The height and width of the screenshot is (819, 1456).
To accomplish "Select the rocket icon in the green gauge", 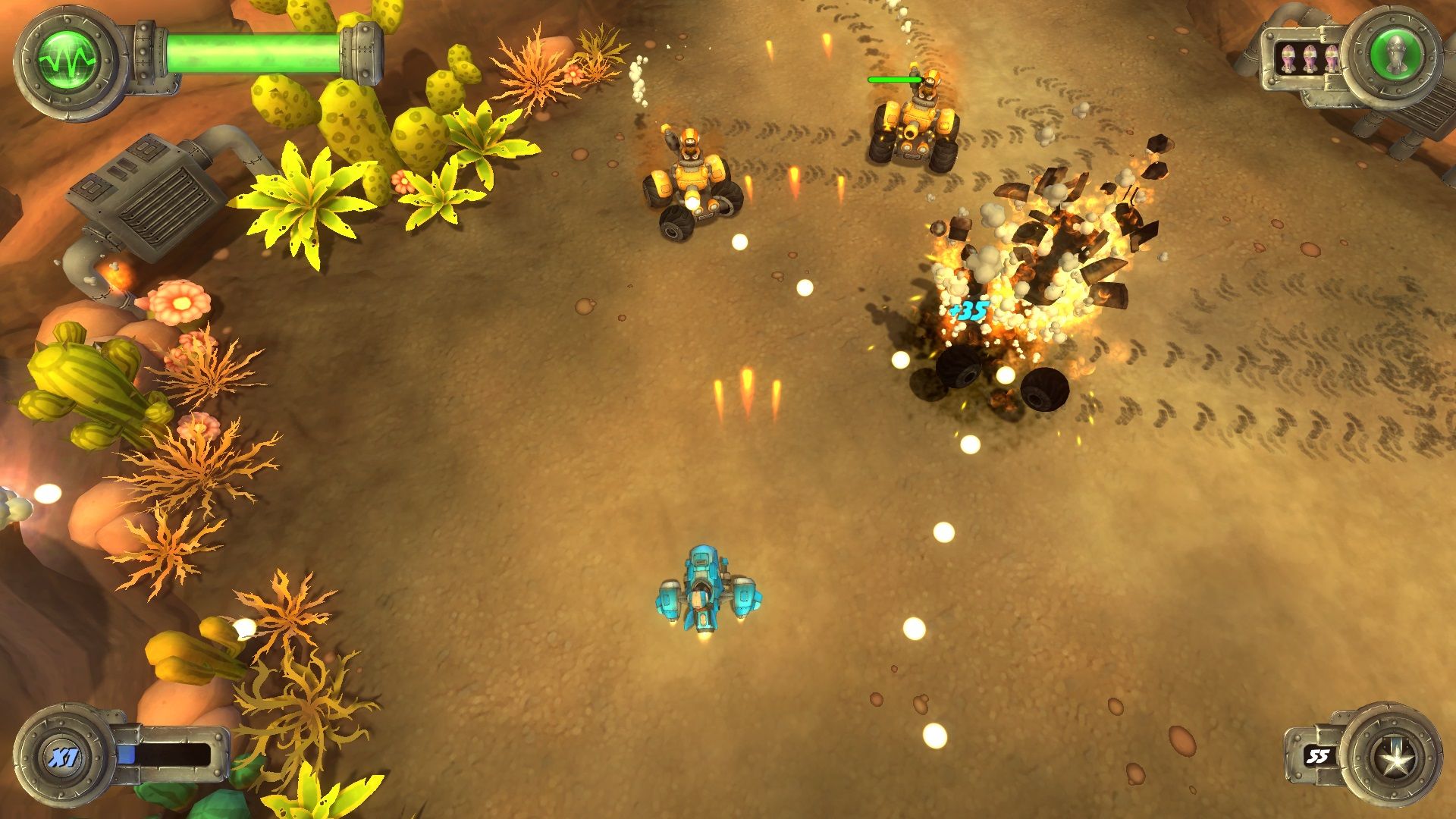I will [1395, 55].
